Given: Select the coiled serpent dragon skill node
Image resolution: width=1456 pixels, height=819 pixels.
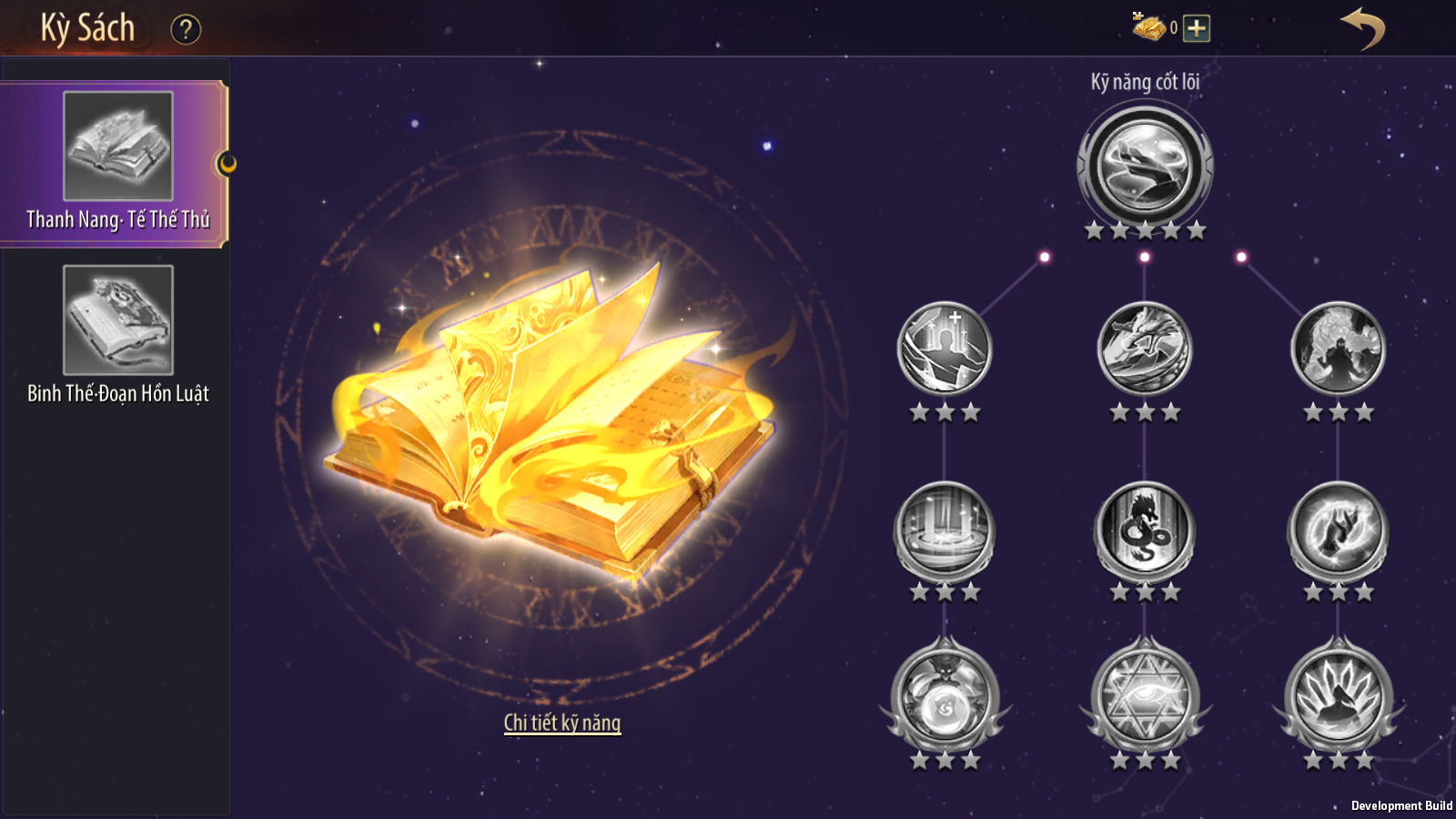Looking at the screenshot, I should click(1145, 529).
